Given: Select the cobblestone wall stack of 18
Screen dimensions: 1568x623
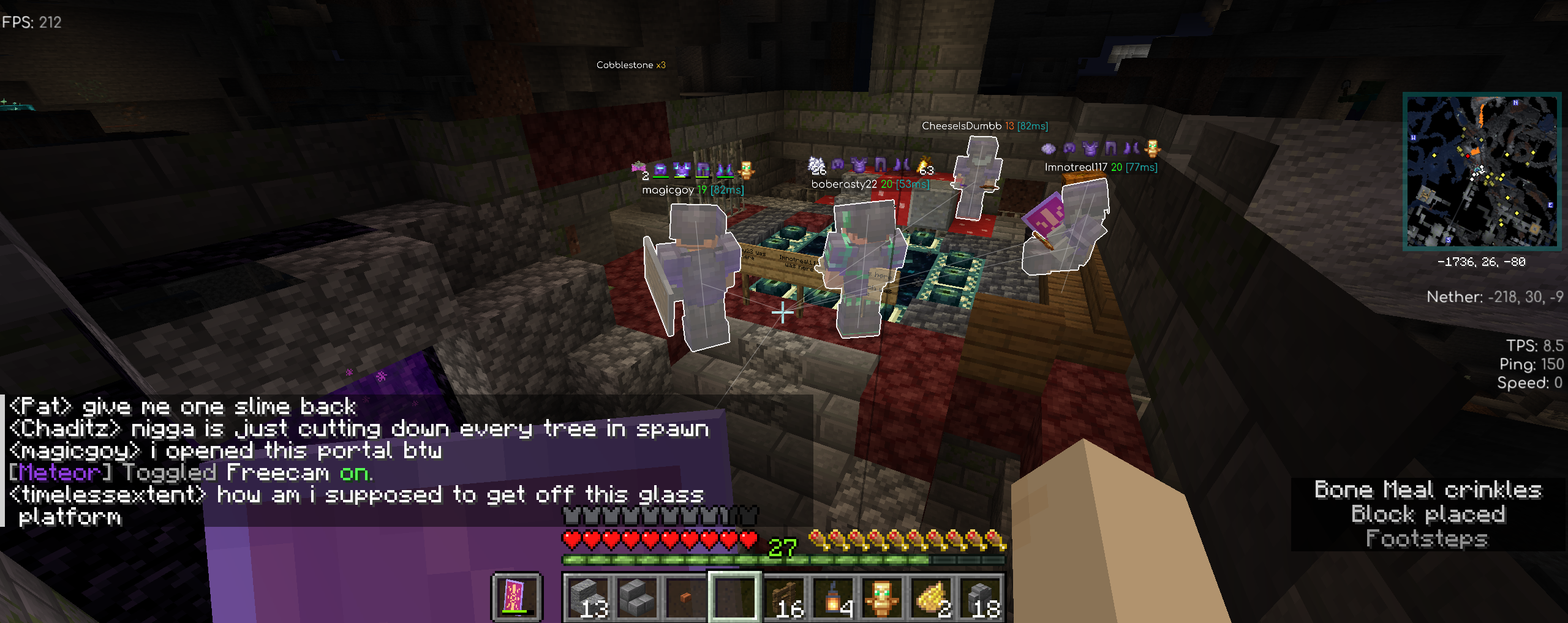Looking at the screenshot, I should tap(980, 597).
